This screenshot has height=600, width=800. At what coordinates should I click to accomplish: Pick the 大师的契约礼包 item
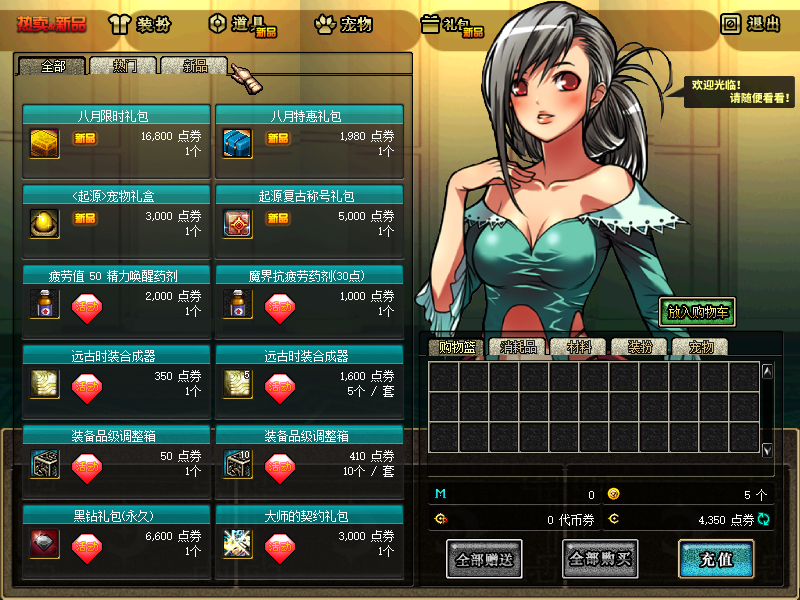(x=237, y=542)
